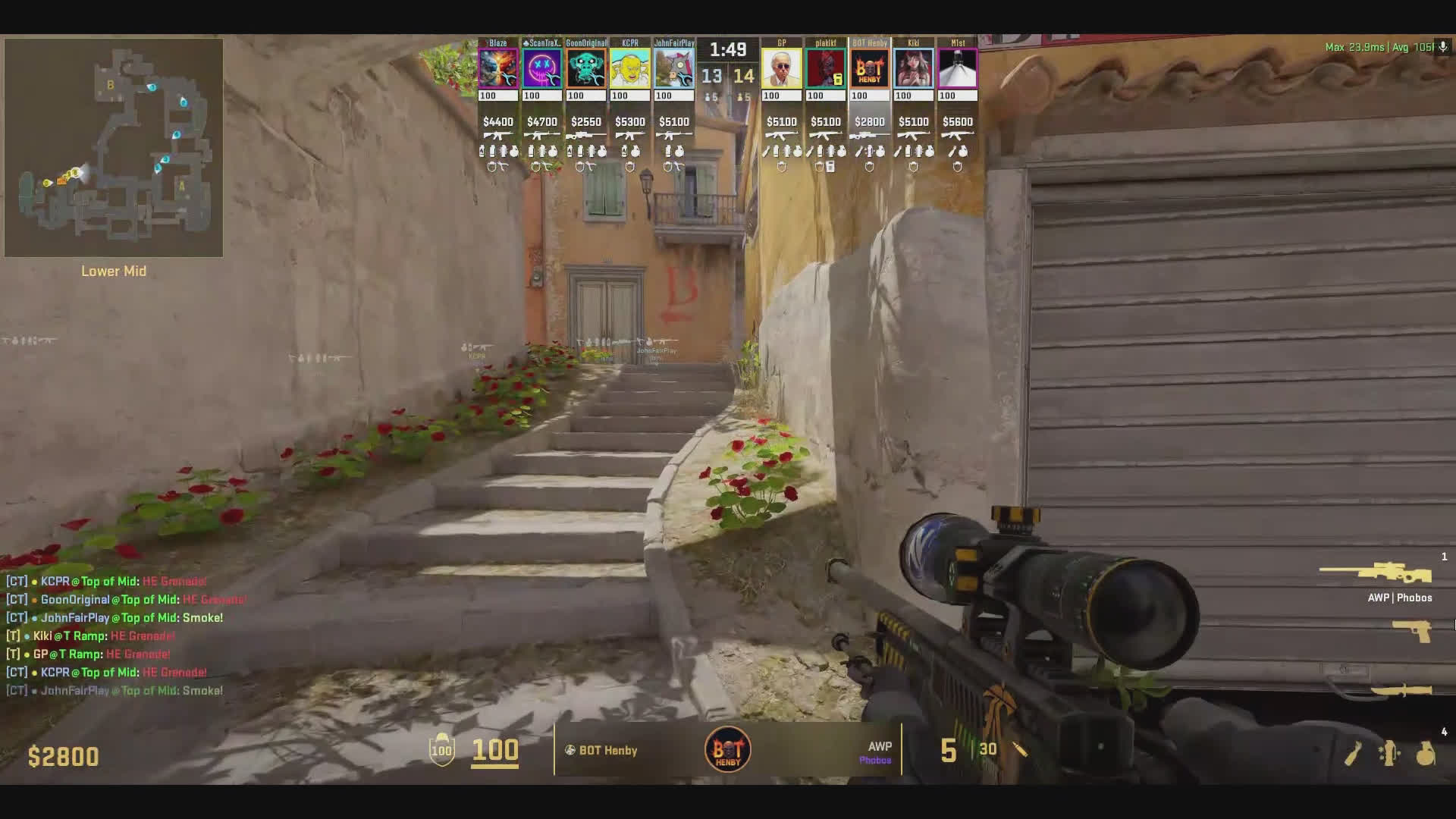
Task: Select the flashbang grenade icon
Action: (x=1389, y=754)
